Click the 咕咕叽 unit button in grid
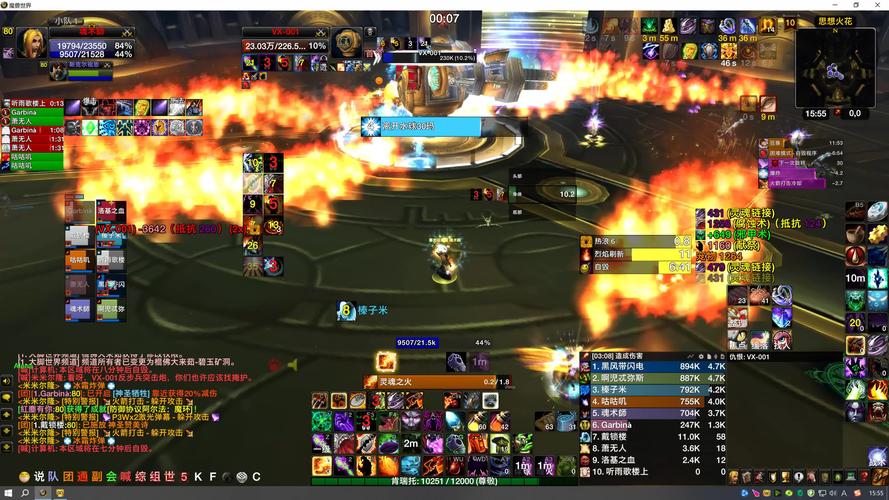Image resolution: width=889 pixels, height=500 pixels. (80, 260)
